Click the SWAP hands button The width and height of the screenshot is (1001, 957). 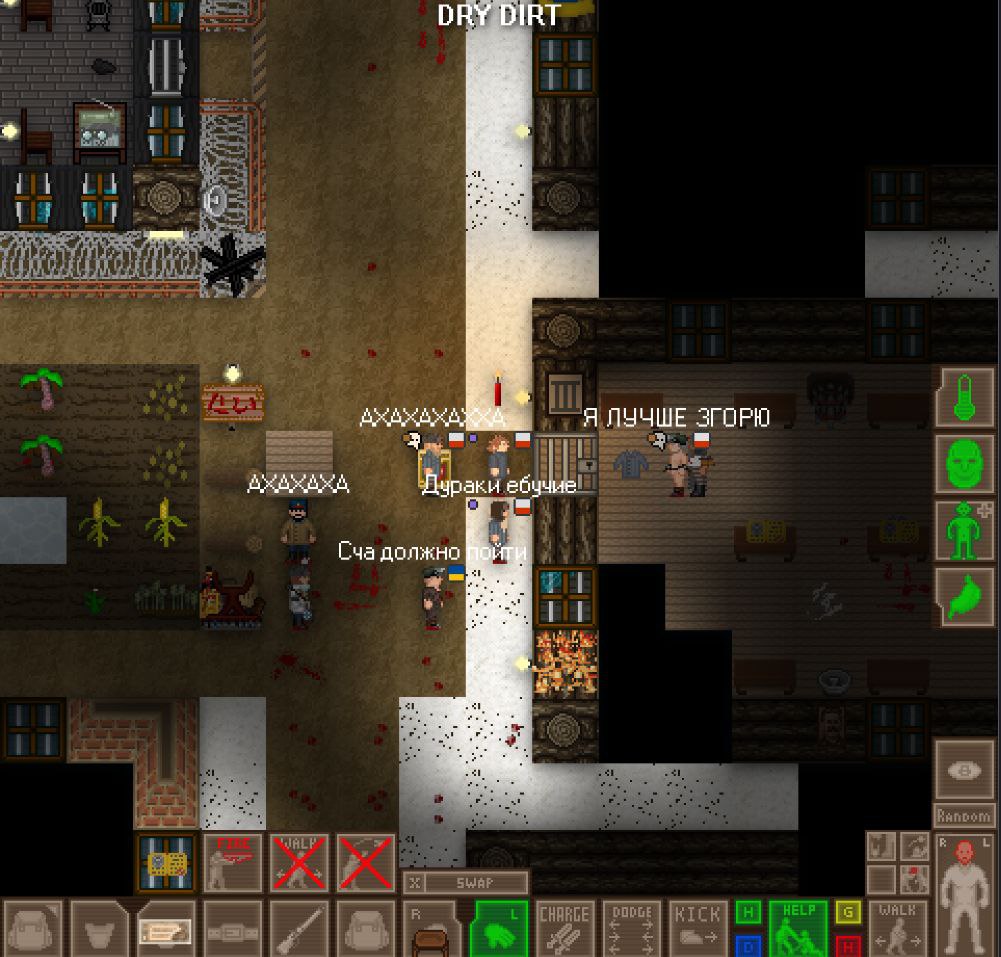(465, 883)
